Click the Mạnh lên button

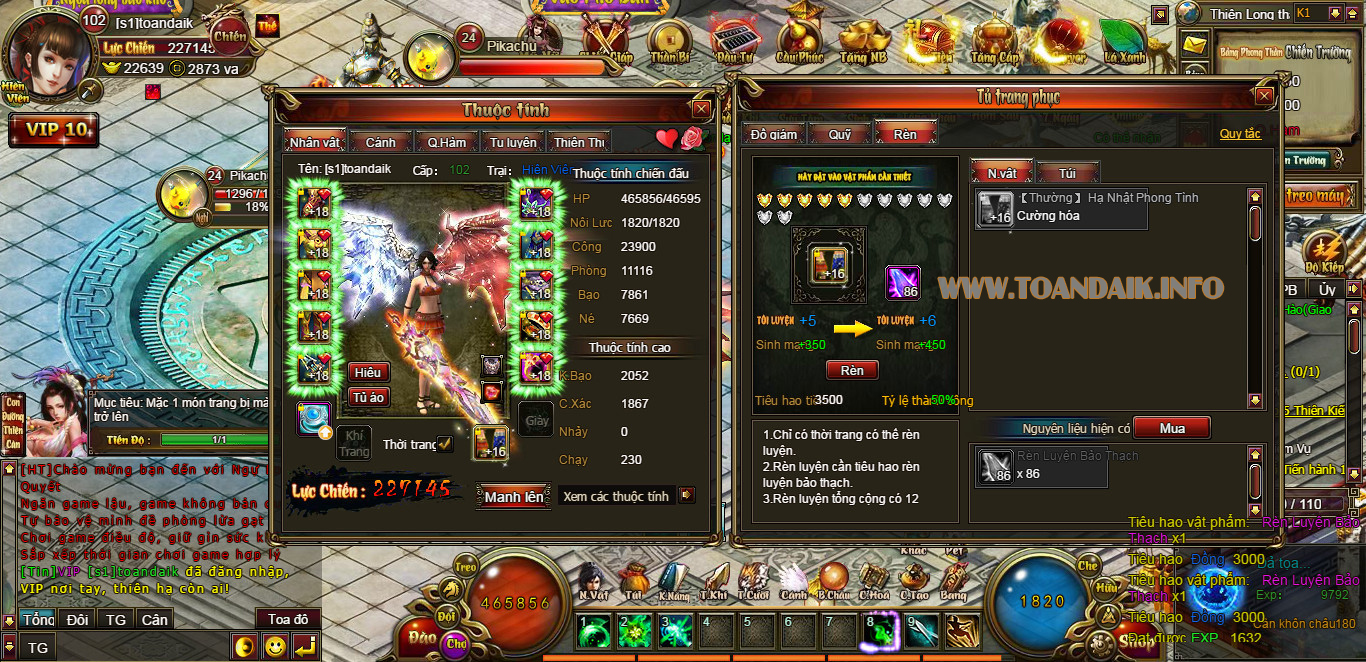(514, 496)
